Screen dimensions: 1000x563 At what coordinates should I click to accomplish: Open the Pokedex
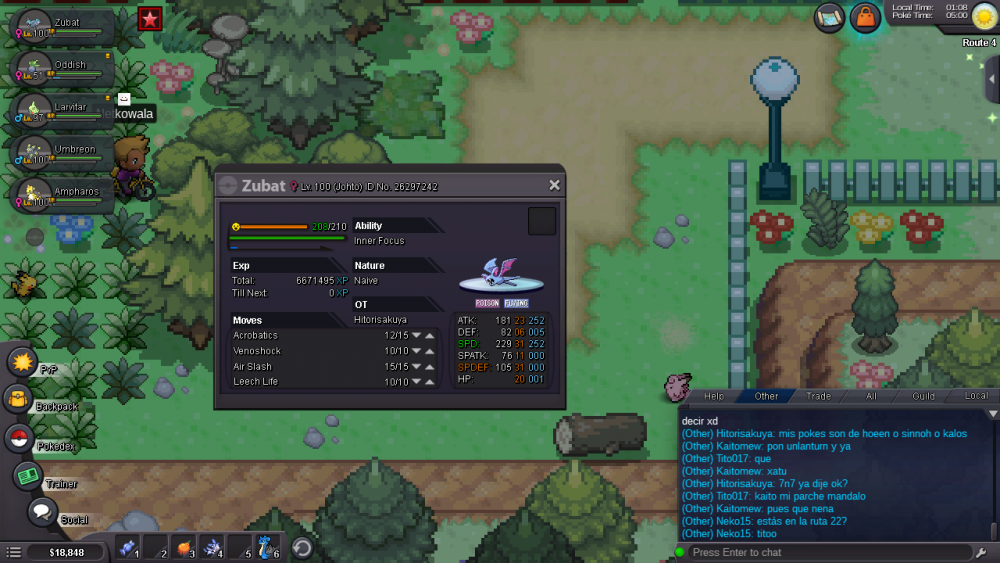pos(19,437)
